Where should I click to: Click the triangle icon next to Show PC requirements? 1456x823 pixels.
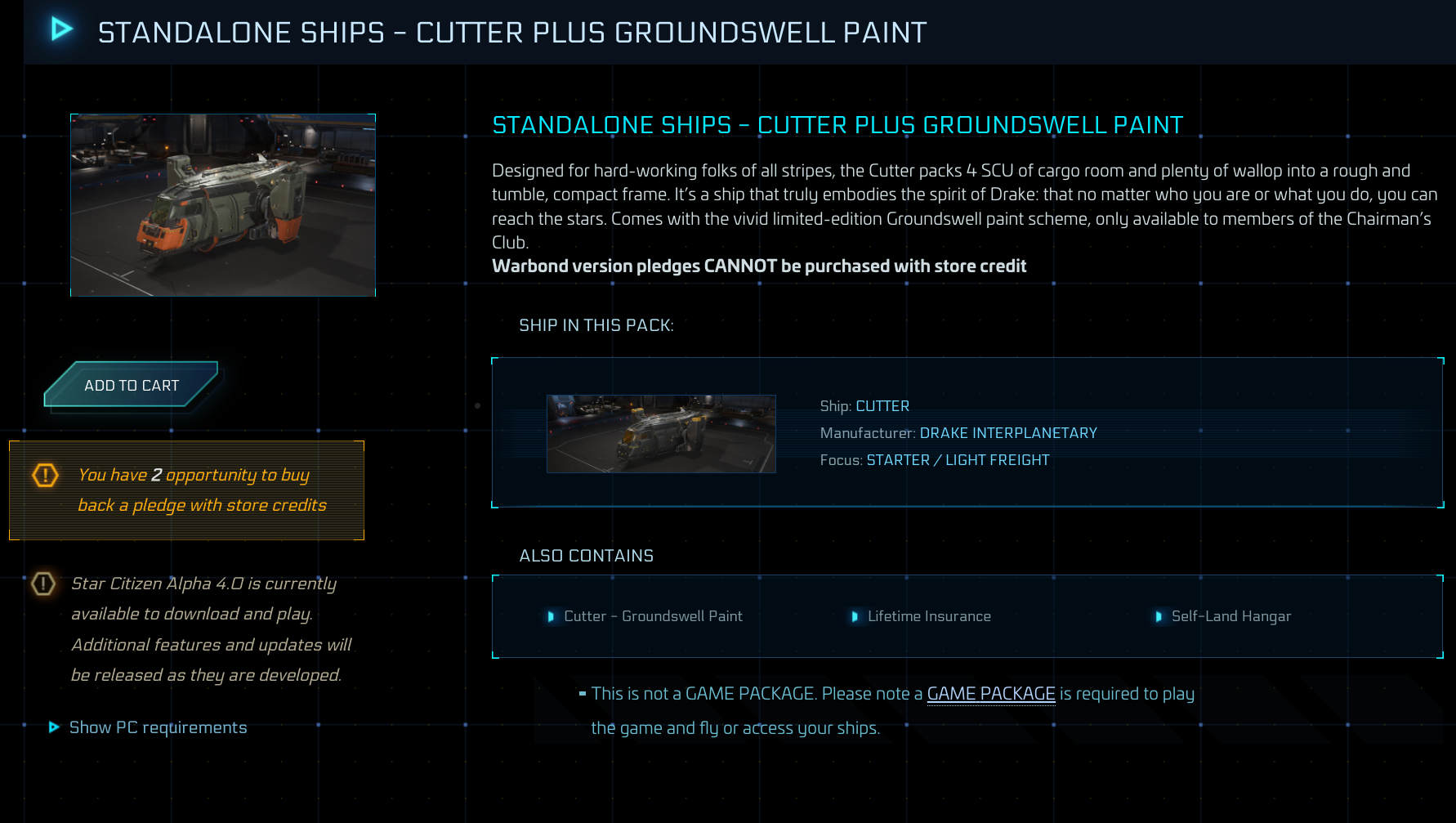(54, 727)
